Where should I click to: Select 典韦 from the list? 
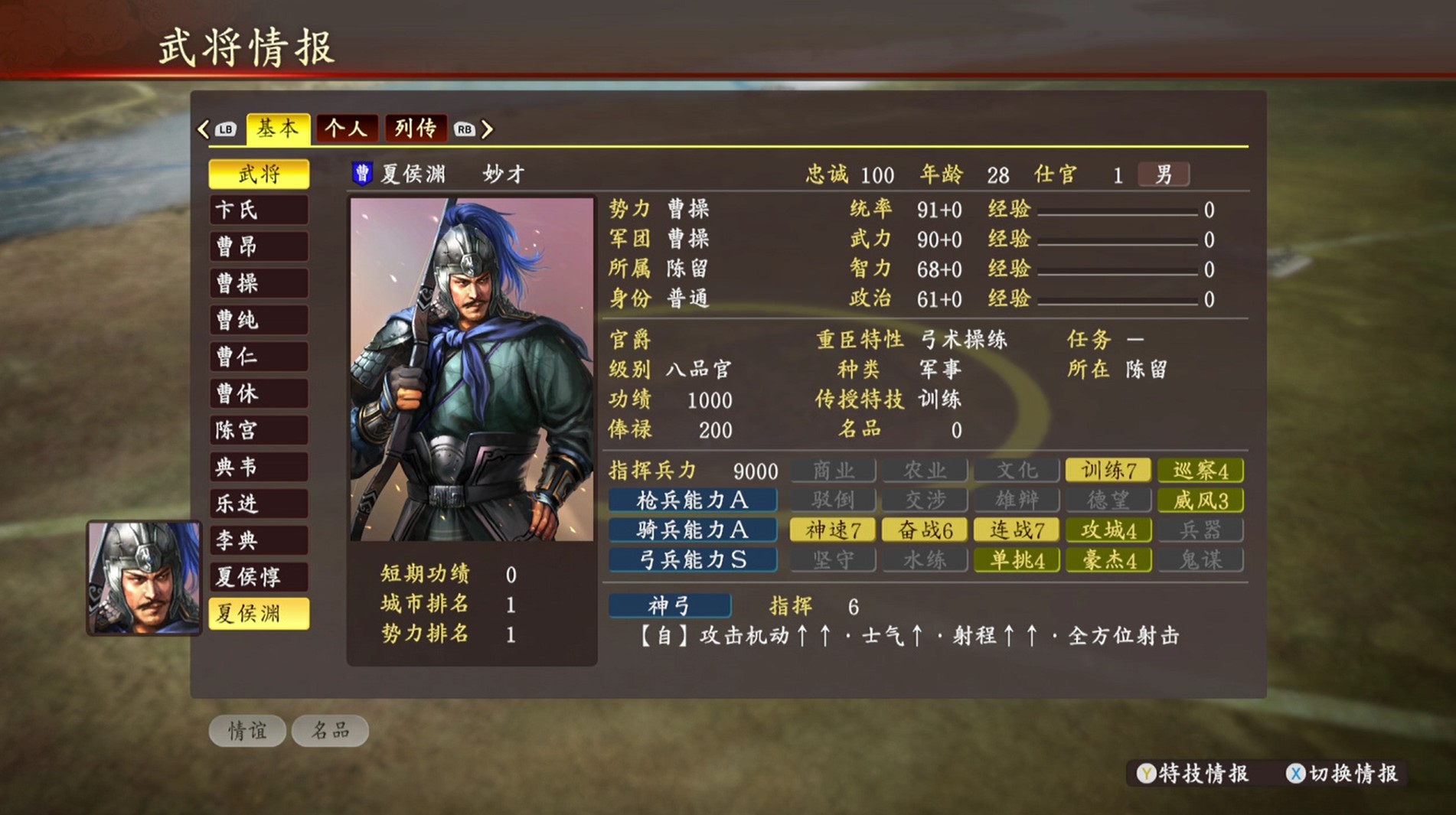pyautogui.click(x=259, y=468)
